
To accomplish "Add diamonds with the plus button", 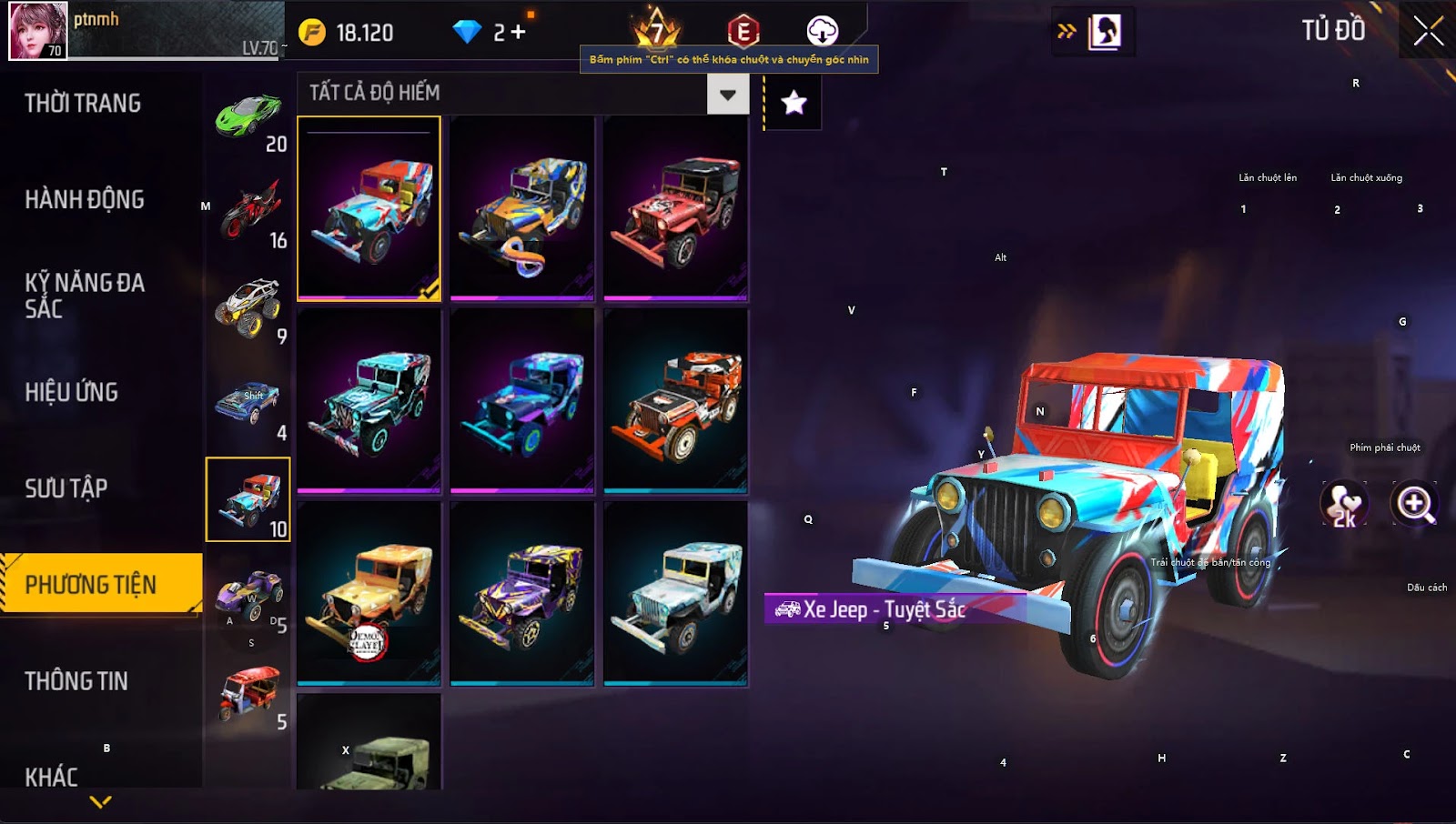I will (x=519, y=33).
